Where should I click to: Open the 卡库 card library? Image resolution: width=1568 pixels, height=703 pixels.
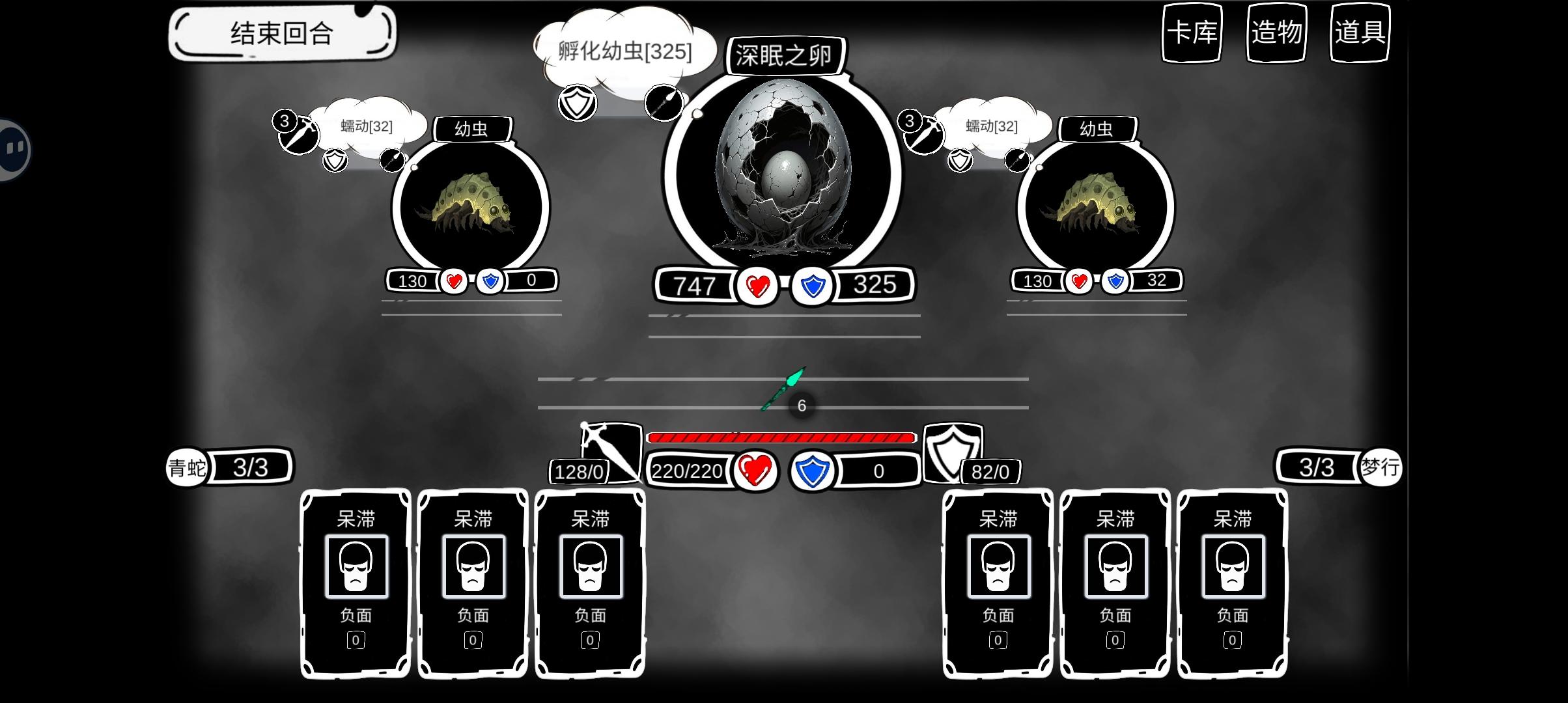[x=1192, y=34]
